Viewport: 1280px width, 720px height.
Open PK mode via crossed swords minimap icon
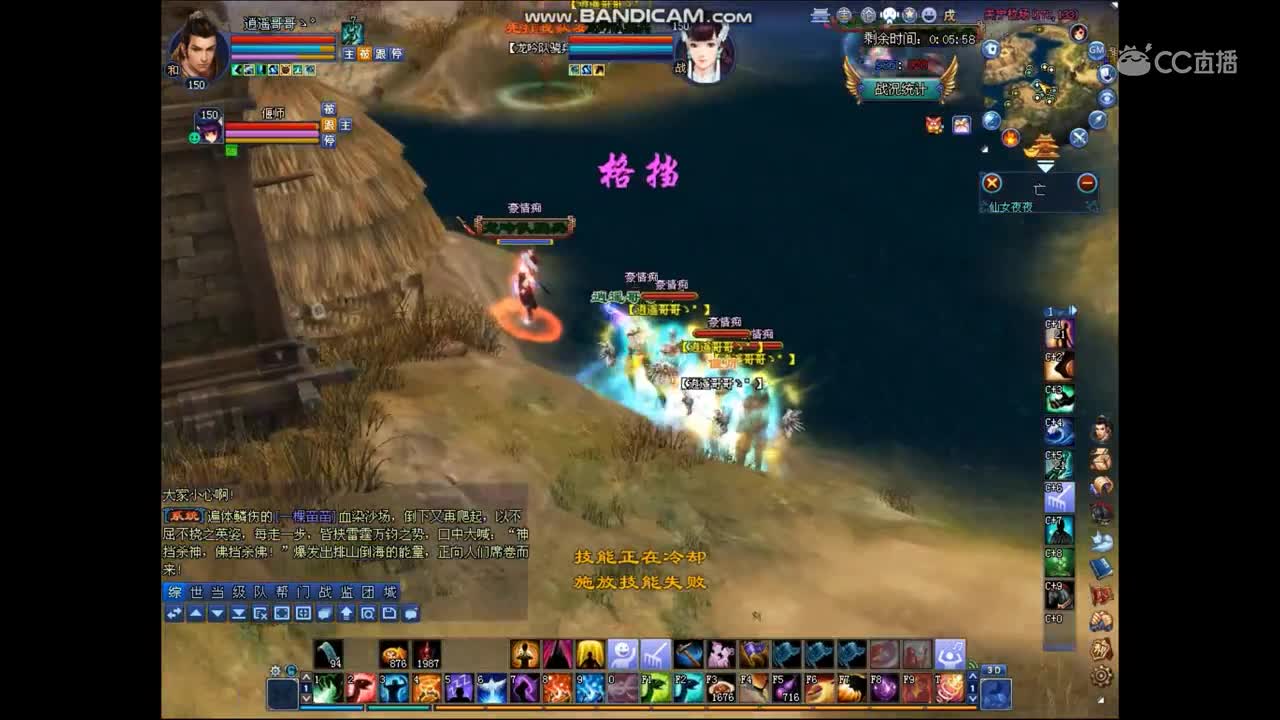click(1078, 137)
